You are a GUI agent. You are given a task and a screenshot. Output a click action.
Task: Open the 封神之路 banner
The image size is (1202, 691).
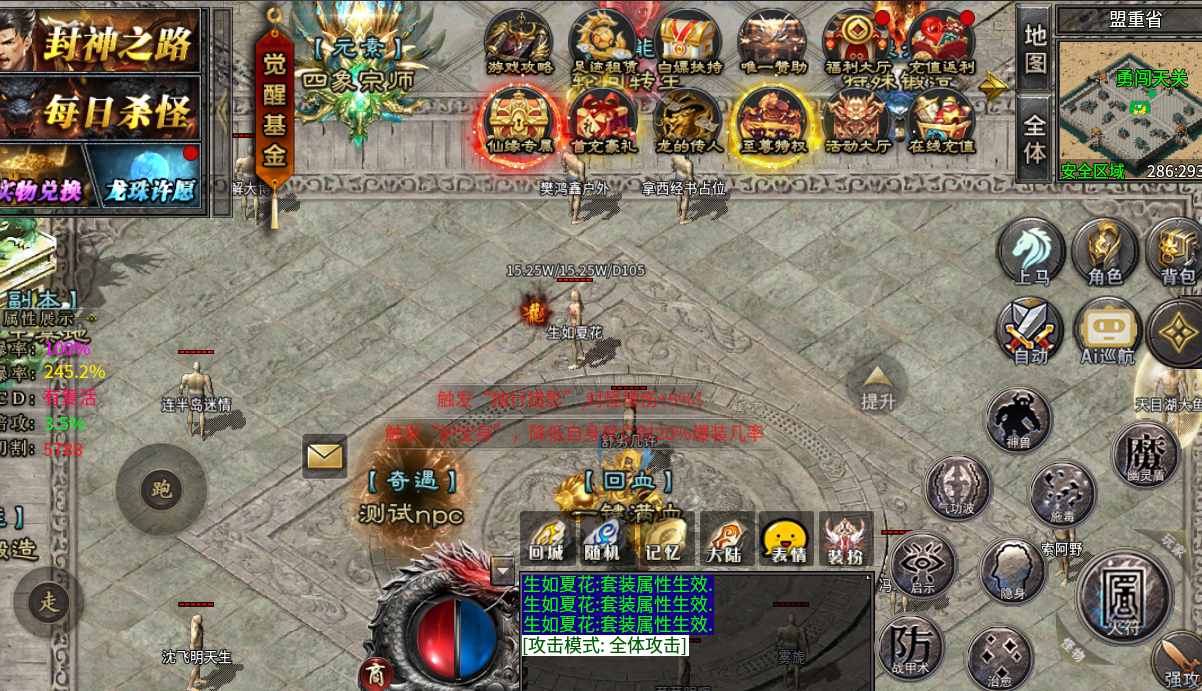tap(105, 40)
